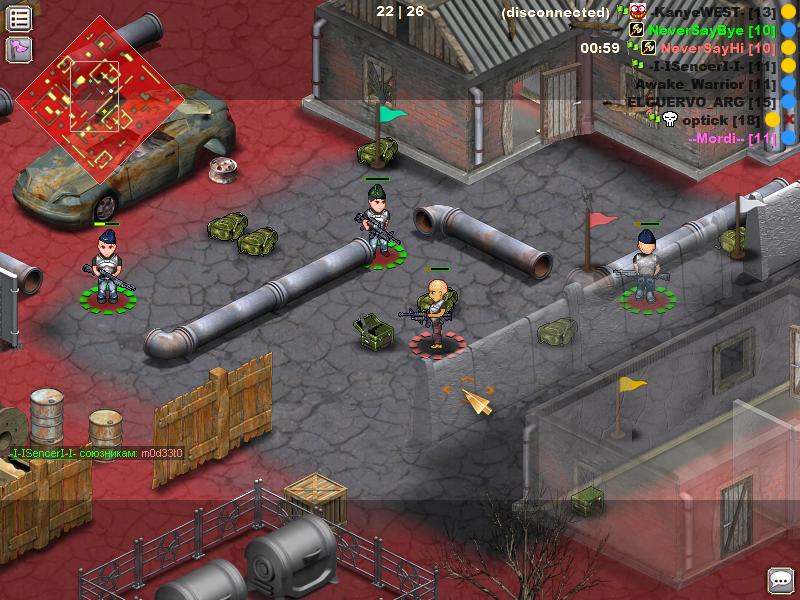
Task: Select the green-mohawk soldier unit
Action: [x=378, y=222]
